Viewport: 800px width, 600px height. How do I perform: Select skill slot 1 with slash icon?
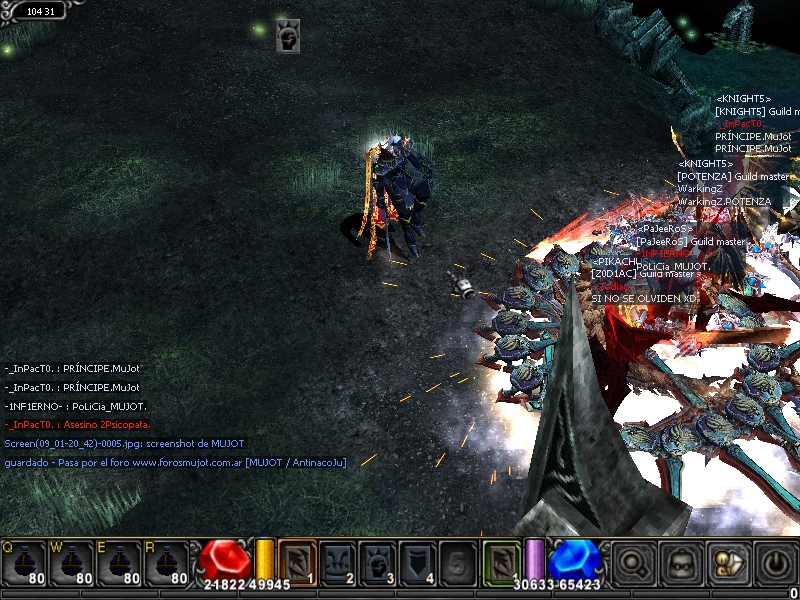[x=297, y=563]
